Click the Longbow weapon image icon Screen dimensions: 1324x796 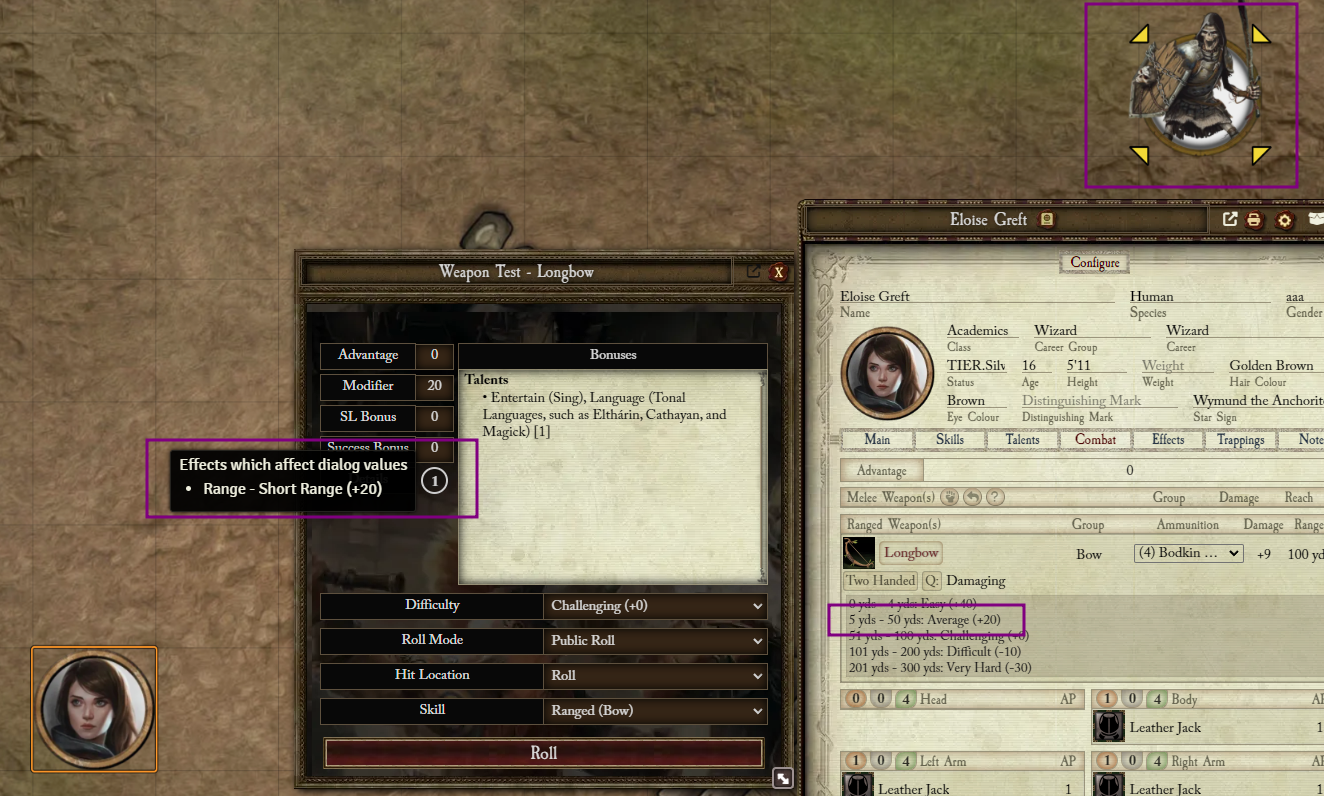click(x=858, y=552)
